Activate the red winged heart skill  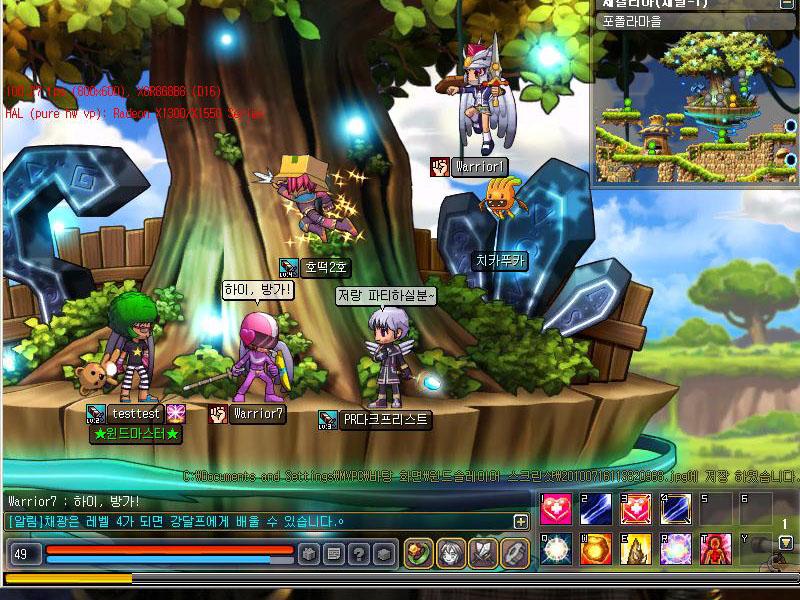(x=636, y=509)
